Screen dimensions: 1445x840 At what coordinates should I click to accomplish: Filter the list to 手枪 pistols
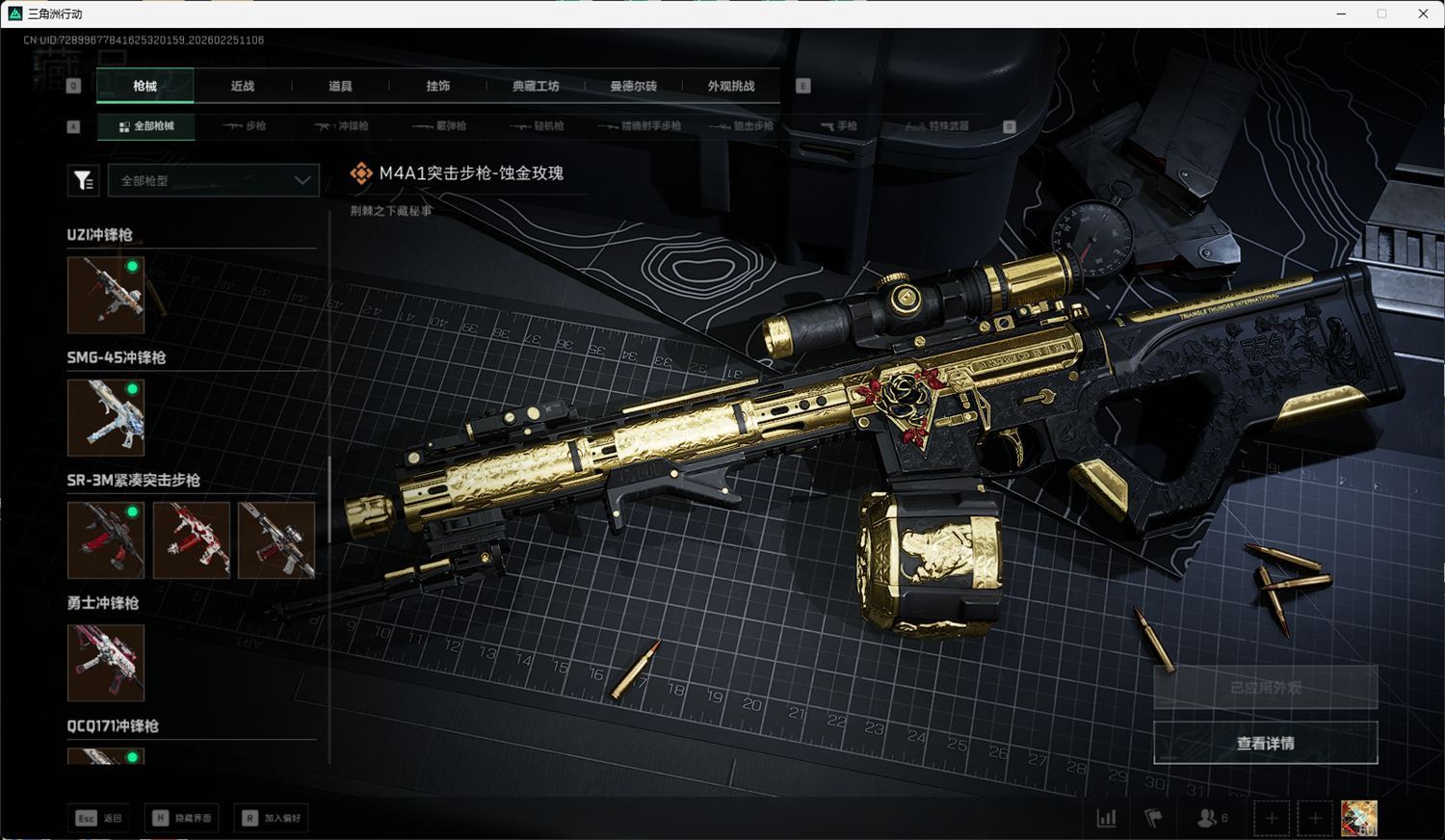pos(839,126)
